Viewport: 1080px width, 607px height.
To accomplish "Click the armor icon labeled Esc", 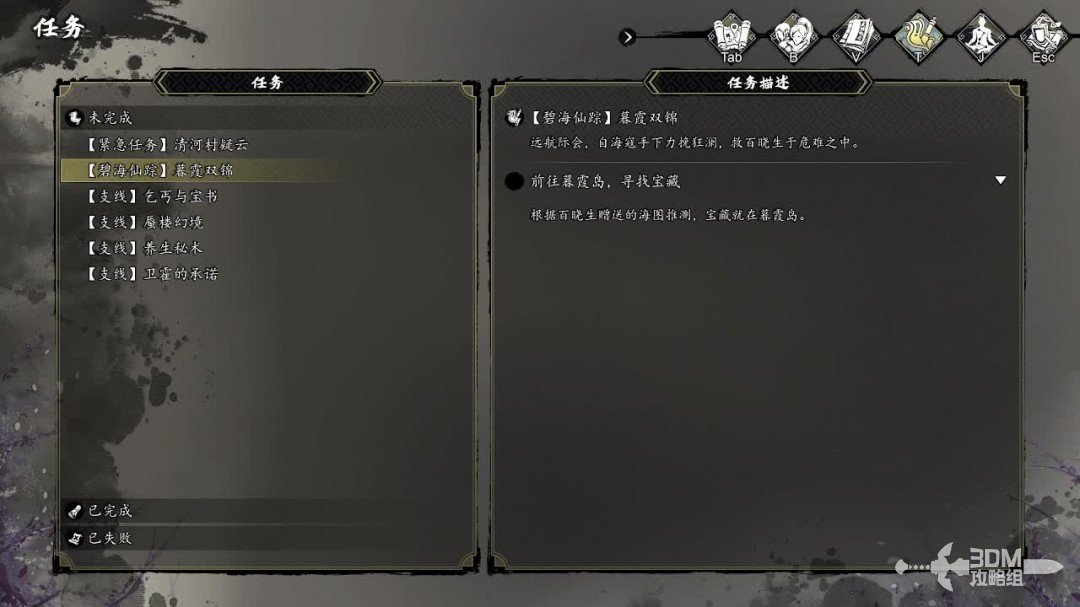I will (1043, 37).
